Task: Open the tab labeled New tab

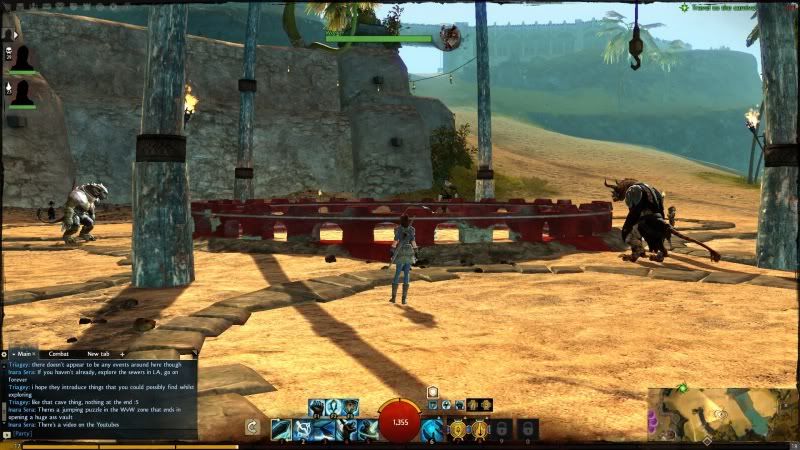Action: 98,354
